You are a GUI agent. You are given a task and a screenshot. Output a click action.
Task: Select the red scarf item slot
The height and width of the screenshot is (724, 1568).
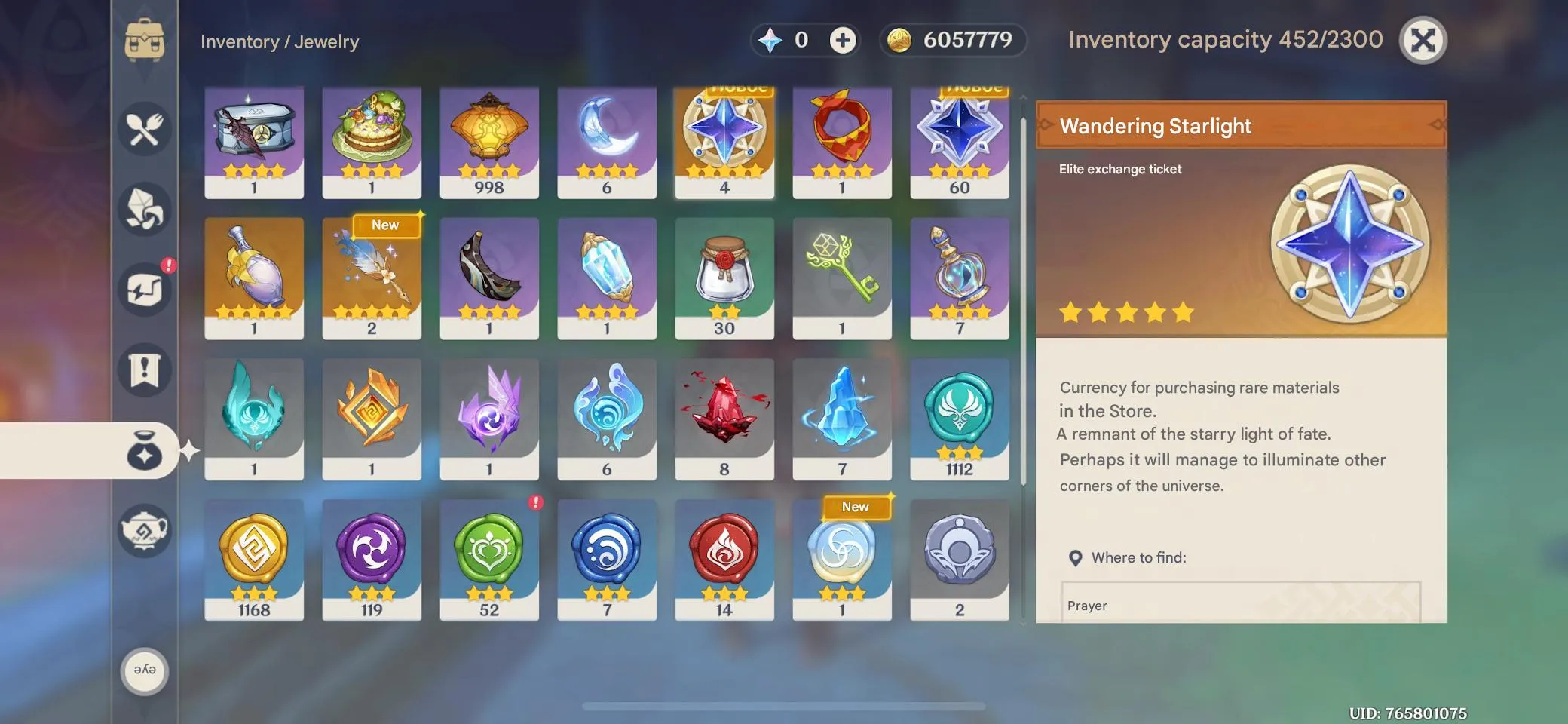click(x=842, y=142)
